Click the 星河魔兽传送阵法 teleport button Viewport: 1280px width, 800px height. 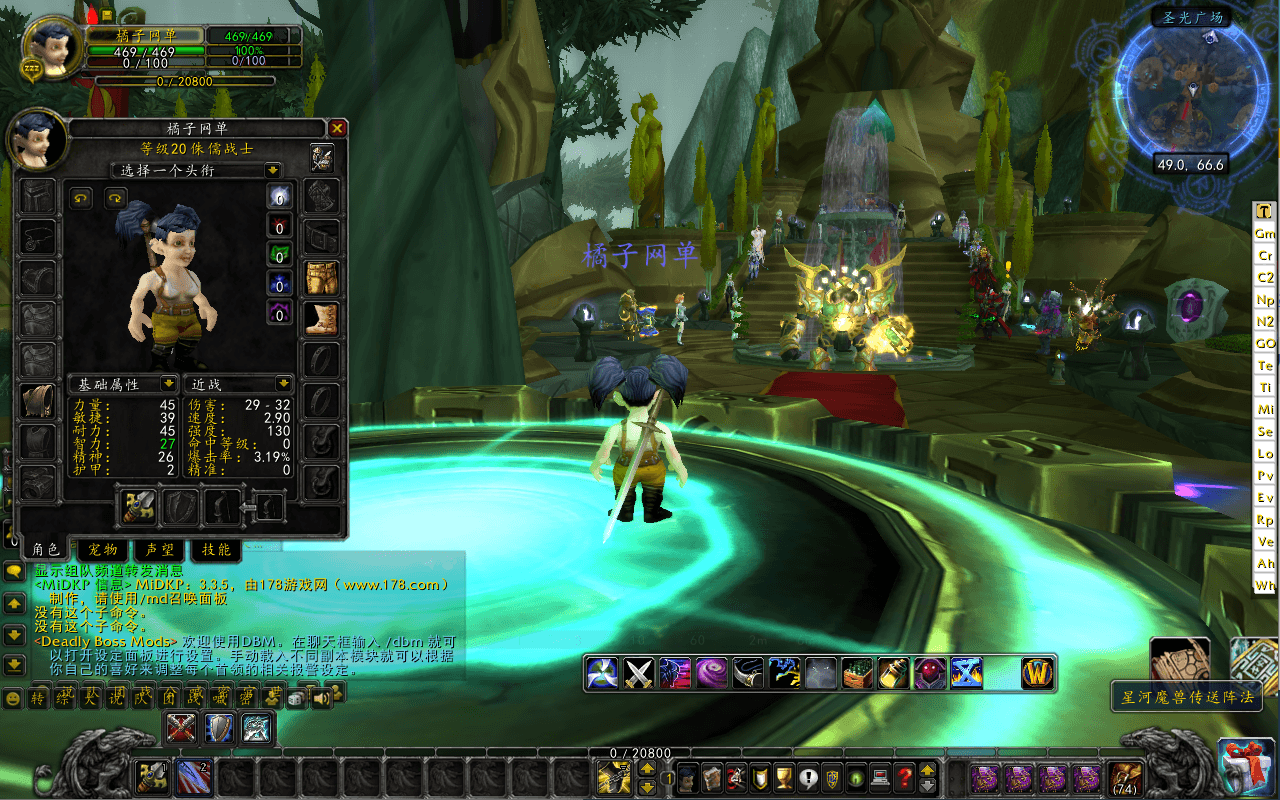1188,697
